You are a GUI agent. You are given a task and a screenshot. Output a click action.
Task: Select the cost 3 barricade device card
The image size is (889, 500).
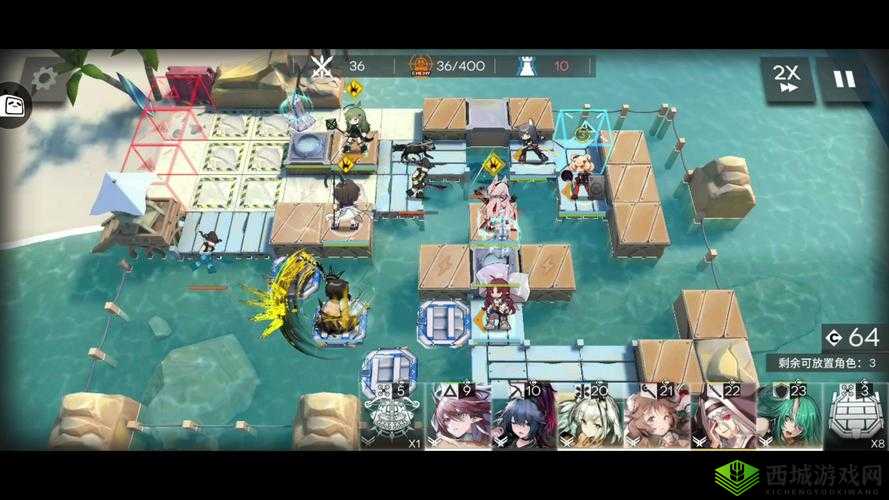pos(855,415)
